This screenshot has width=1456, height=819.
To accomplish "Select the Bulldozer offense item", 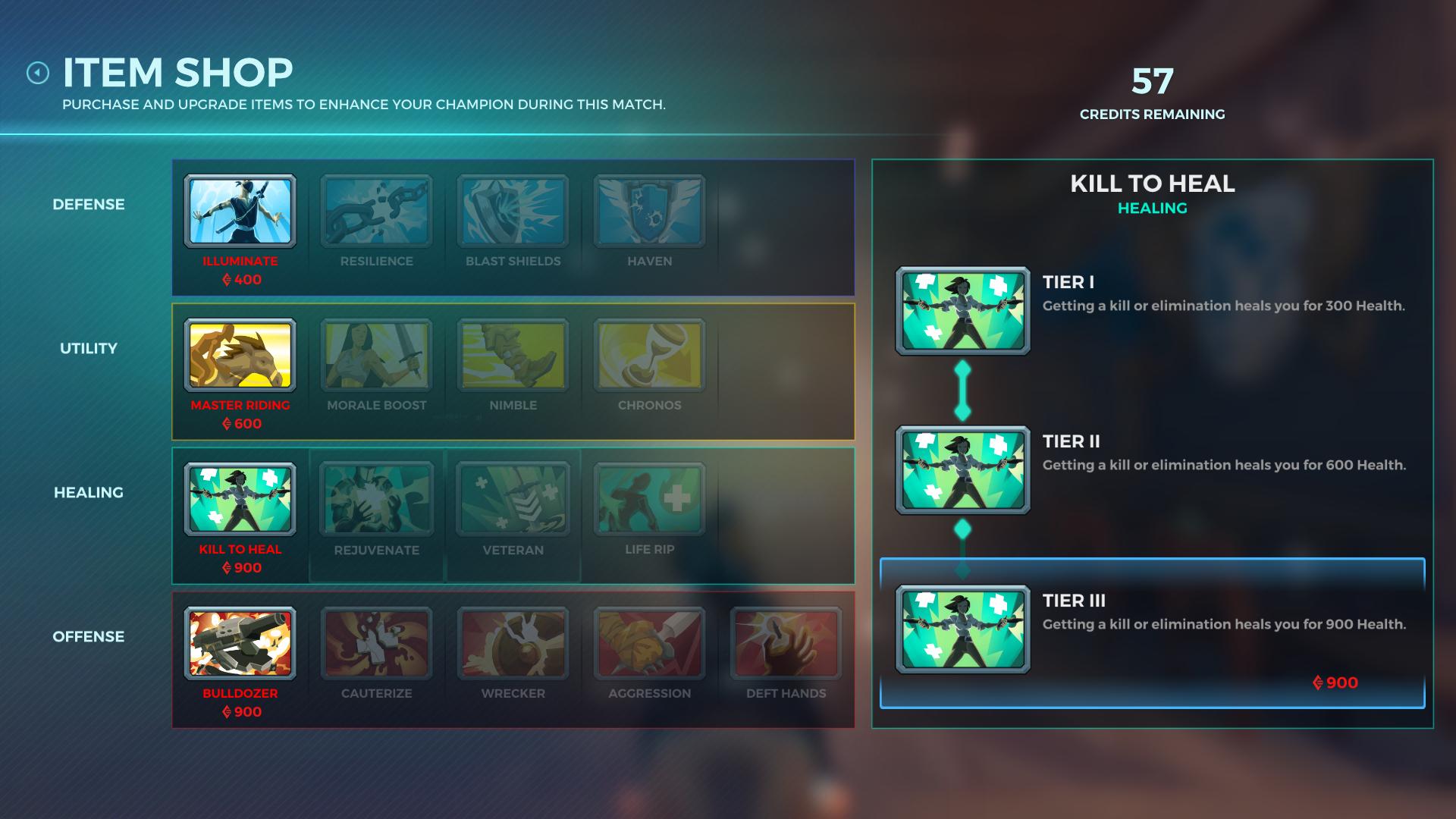I will tap(240, 644).
